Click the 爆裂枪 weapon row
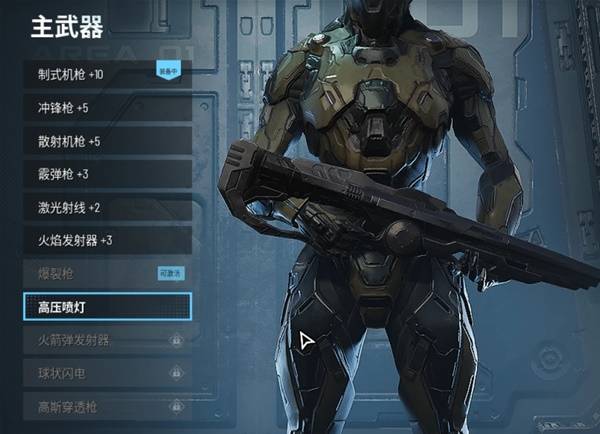This screenshot has height=434, width=600. tap(90, 273)
